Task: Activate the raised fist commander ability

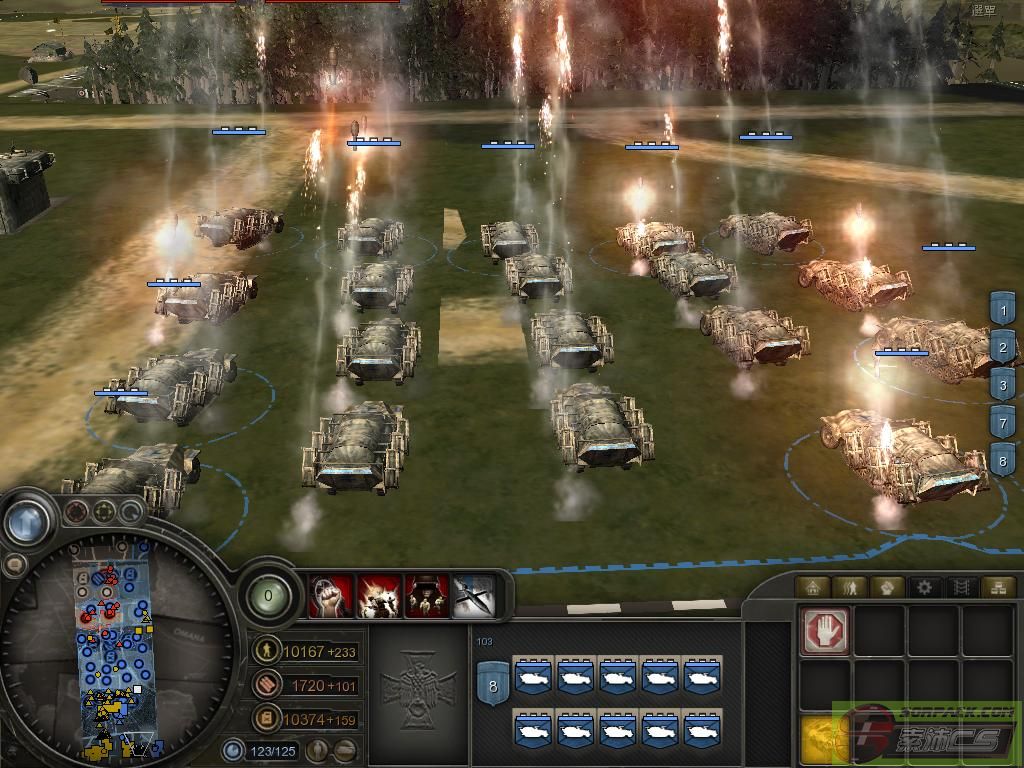Action: 331,596
